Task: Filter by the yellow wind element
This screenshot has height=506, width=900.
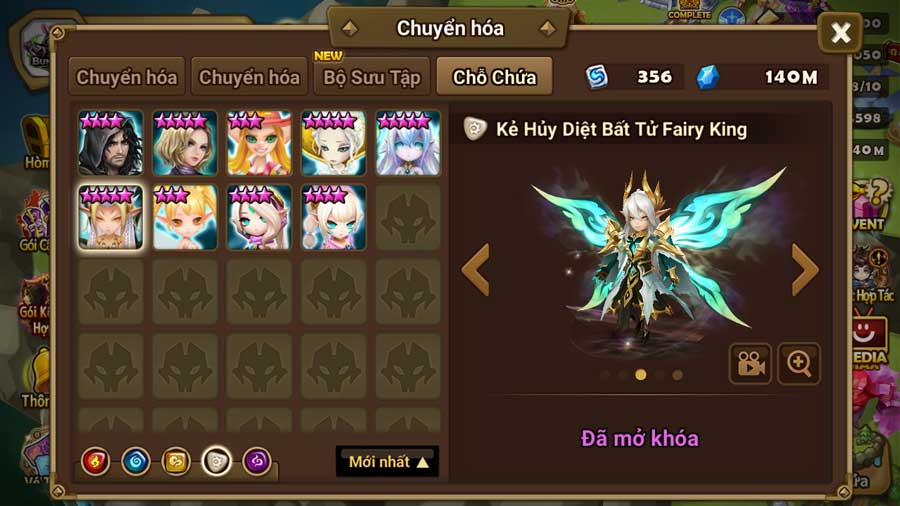Action: [x=176, y=461]
